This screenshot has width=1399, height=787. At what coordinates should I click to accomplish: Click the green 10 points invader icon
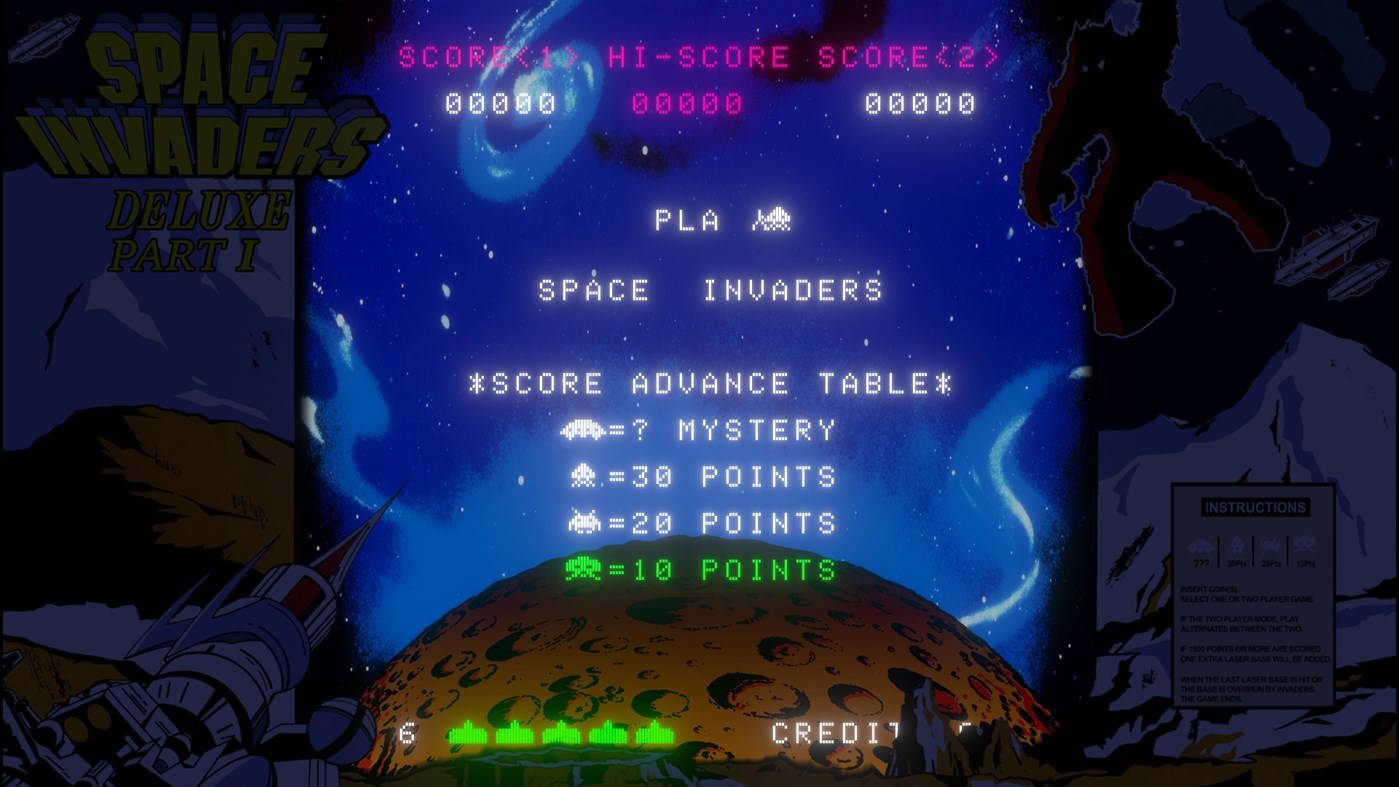point(585,569)
